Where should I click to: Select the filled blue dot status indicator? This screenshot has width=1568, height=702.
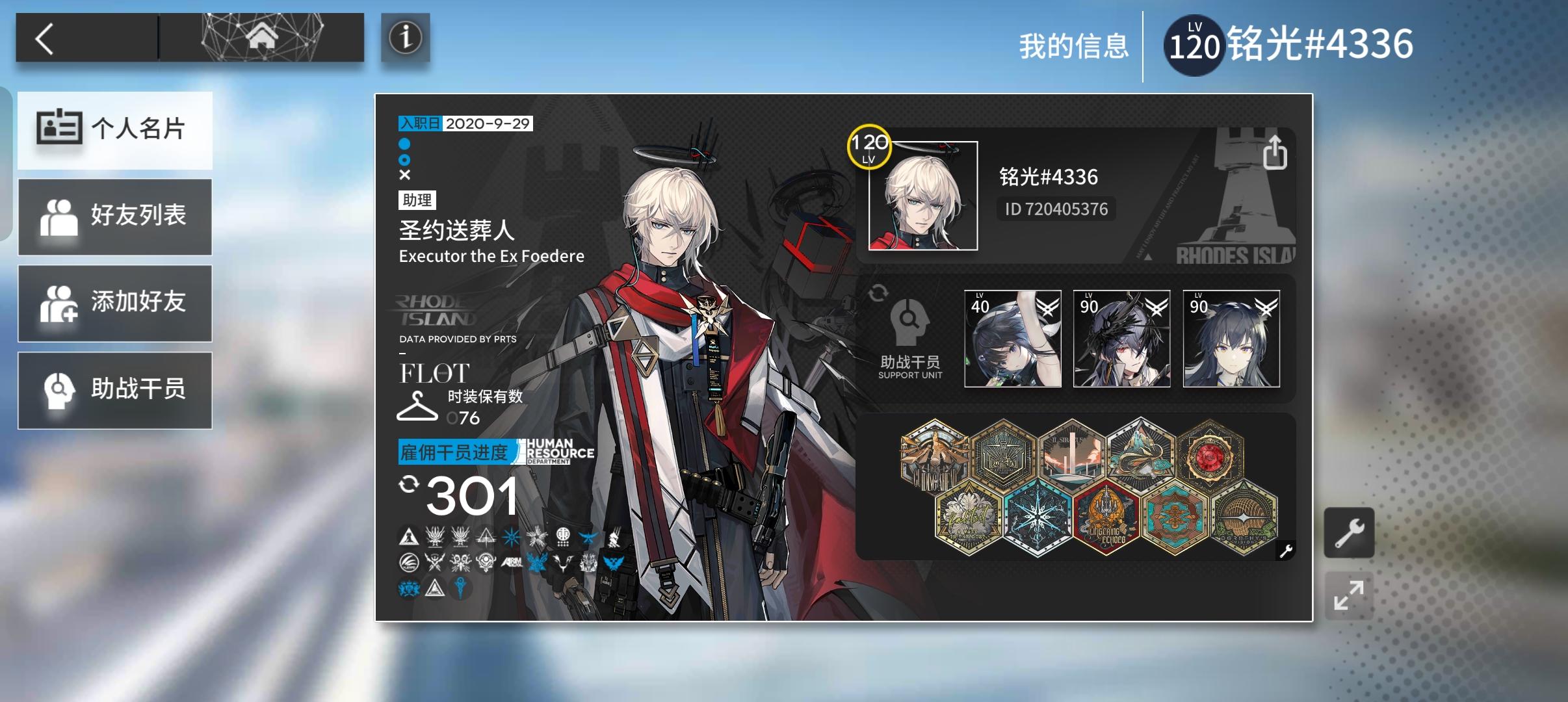point(405,144)
